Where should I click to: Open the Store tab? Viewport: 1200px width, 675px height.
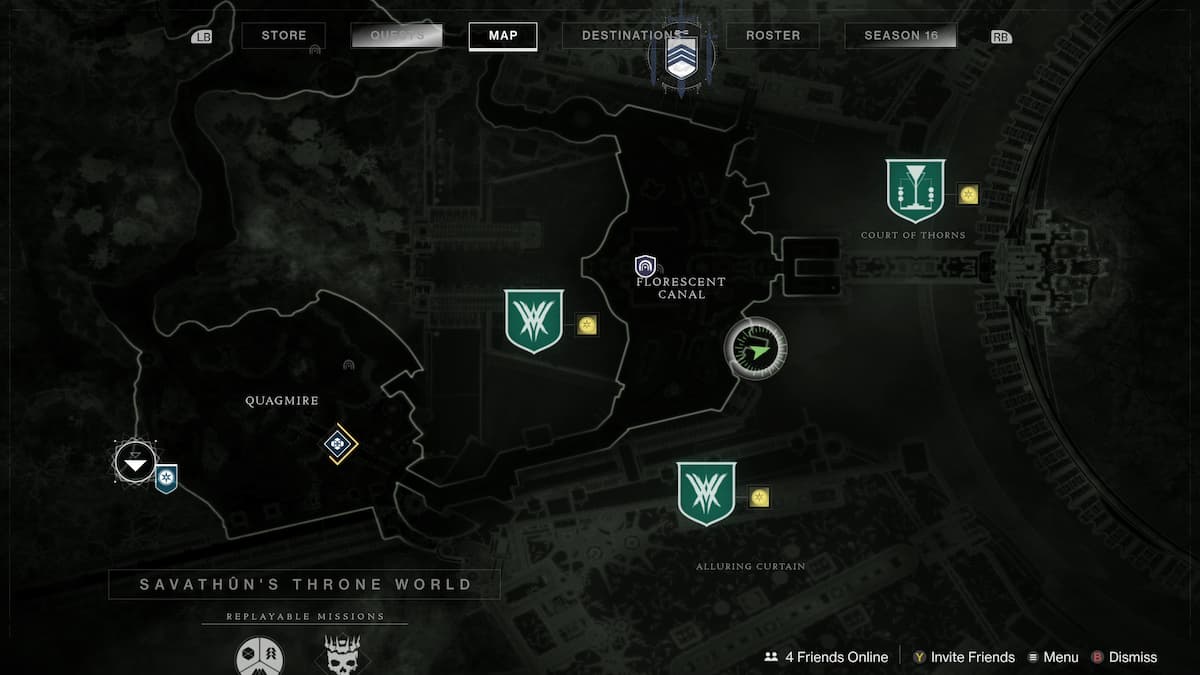(284, 36)
